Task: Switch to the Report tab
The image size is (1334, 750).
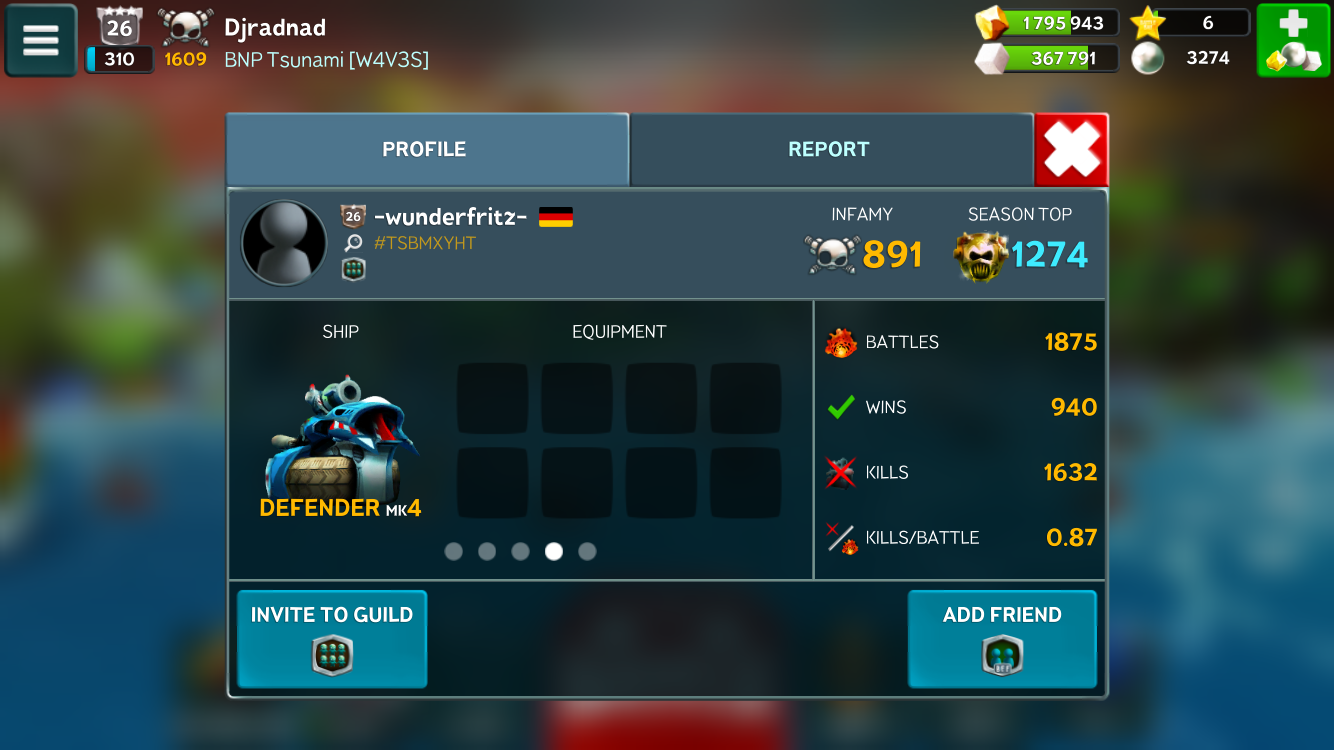Action: click(829, 149)
